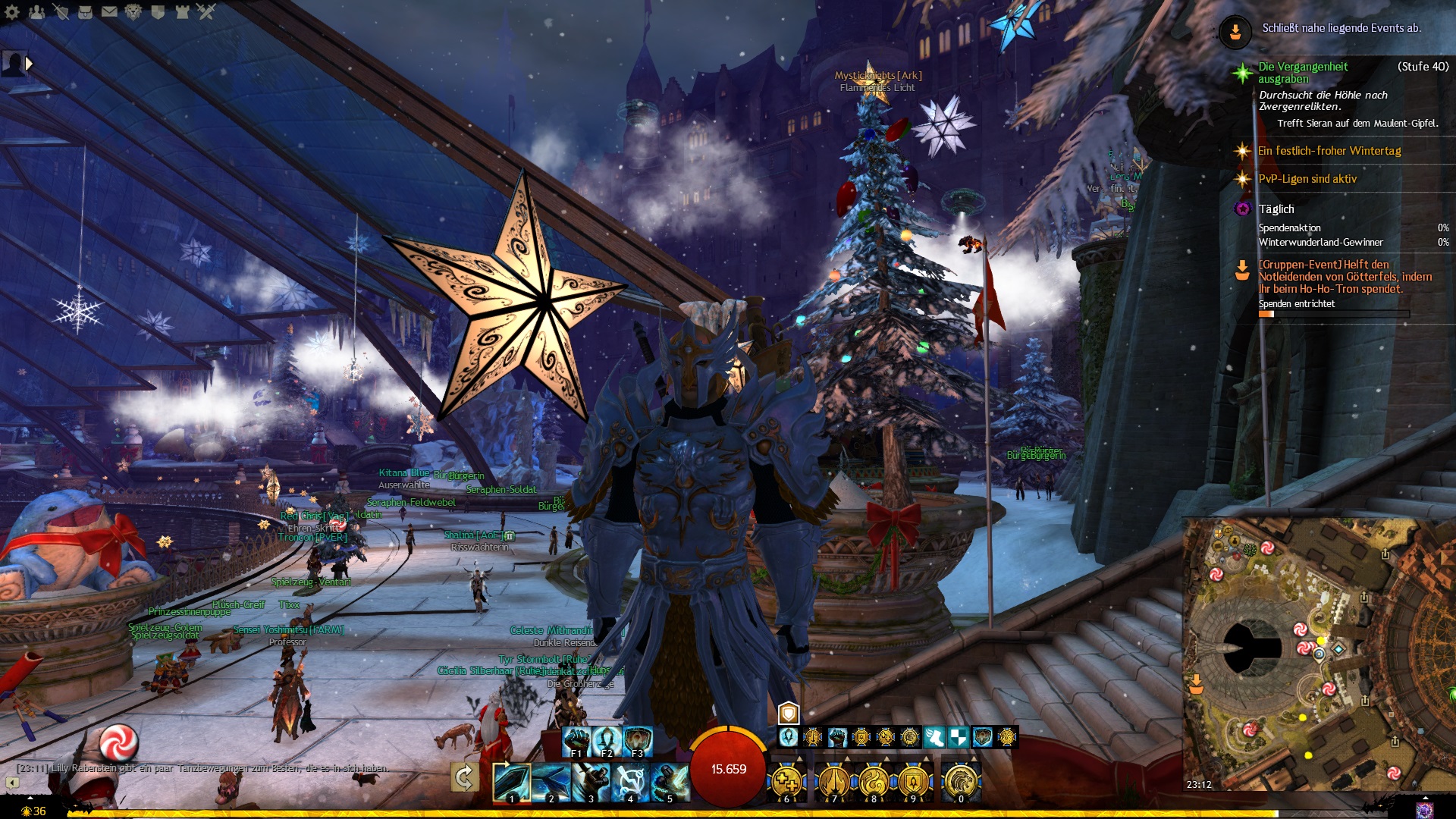Open the contacts and friends panel
This screenshot has height=819, width=1456.
coord(36,11)
